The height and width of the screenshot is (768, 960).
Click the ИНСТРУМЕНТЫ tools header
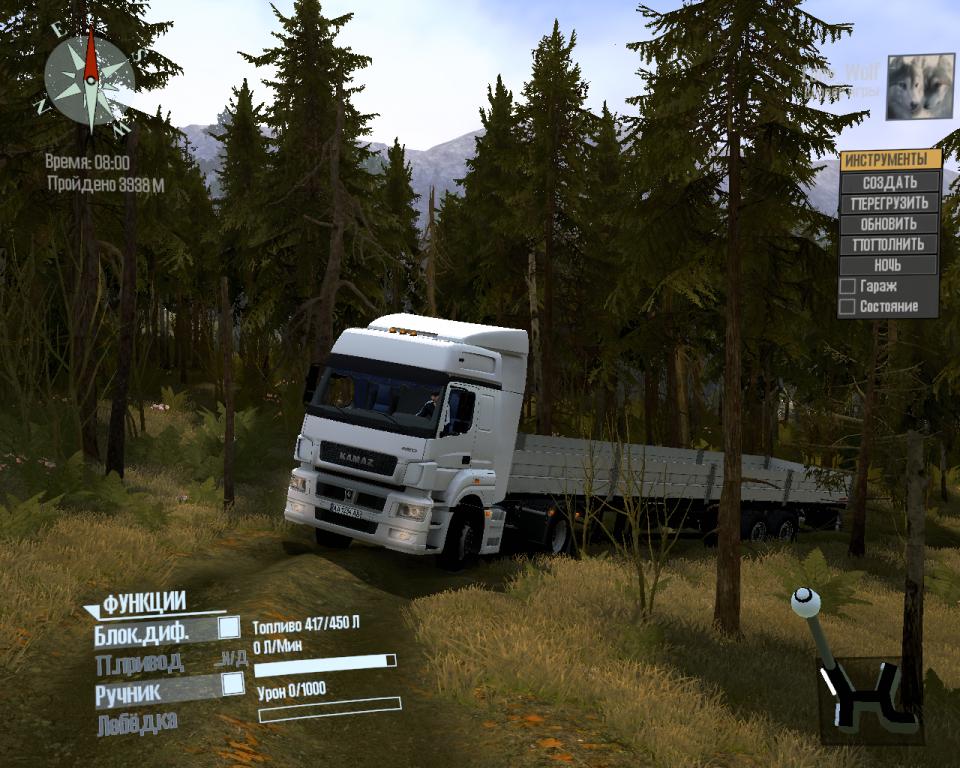[889, 160]
